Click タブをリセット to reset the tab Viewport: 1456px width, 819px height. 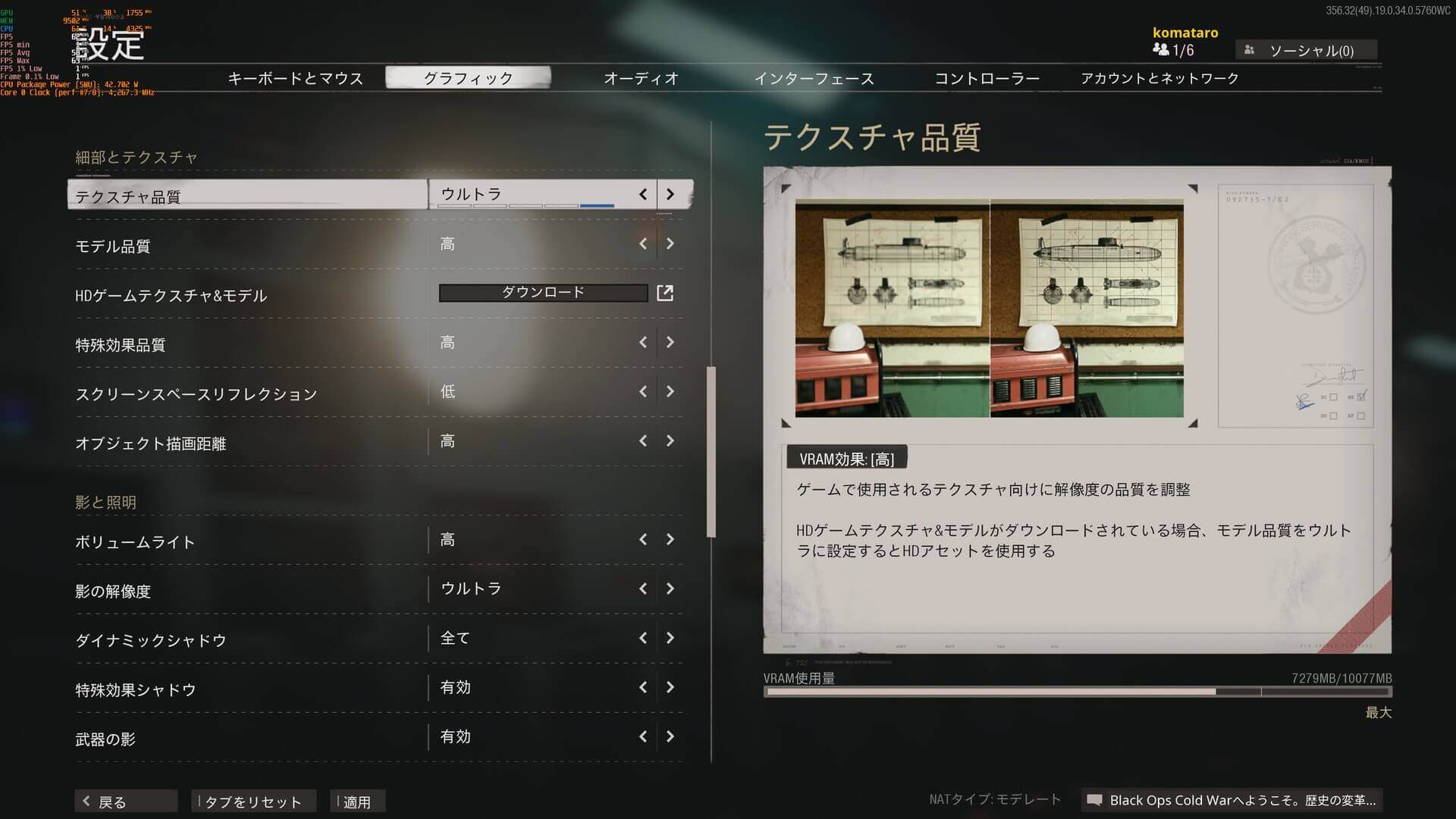[x=253, y=802]
